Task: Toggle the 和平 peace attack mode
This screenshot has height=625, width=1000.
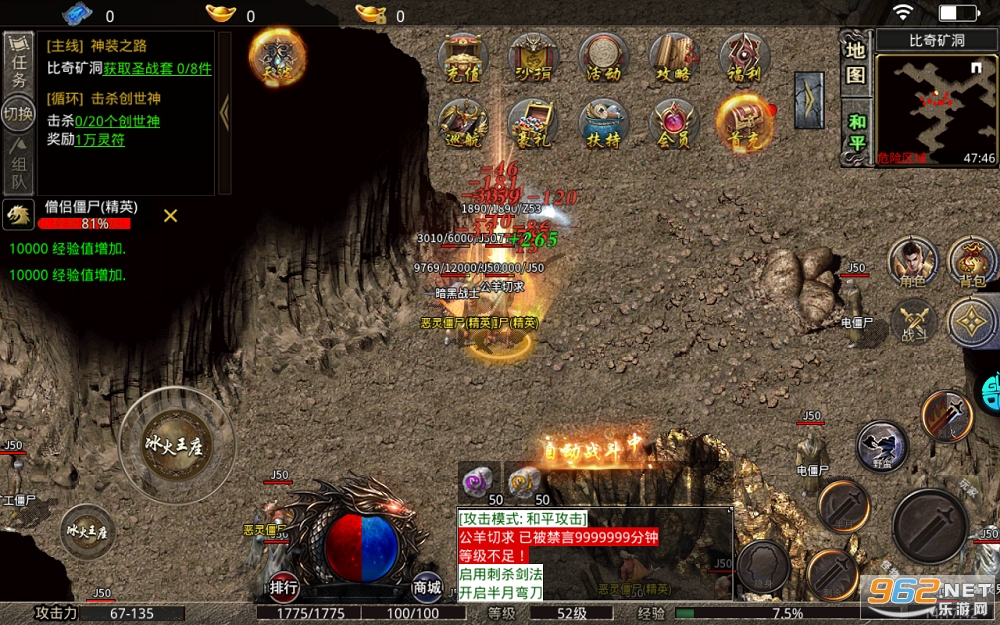Action: (856, 131)
